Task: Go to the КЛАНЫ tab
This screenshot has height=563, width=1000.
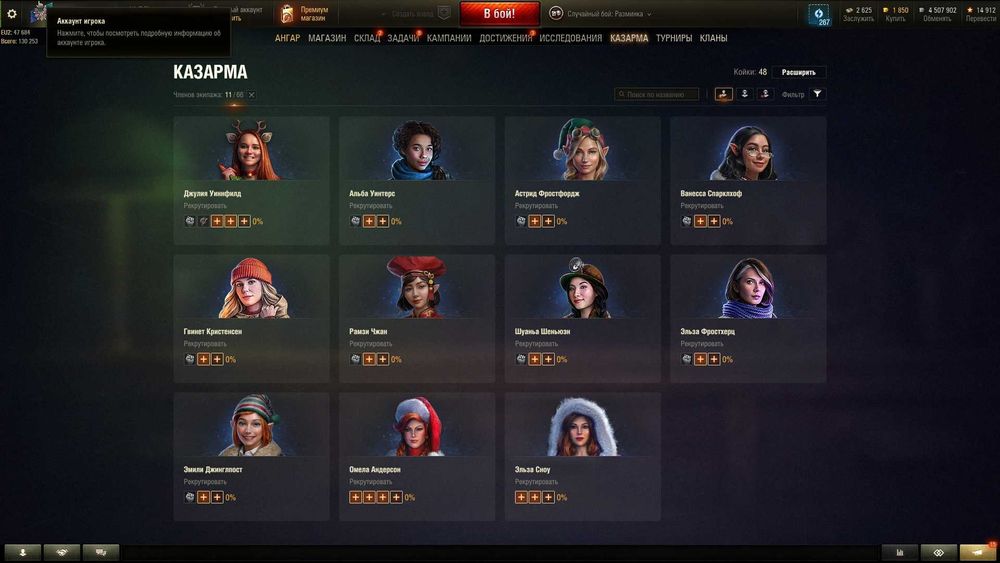Action: coord(713,38)
